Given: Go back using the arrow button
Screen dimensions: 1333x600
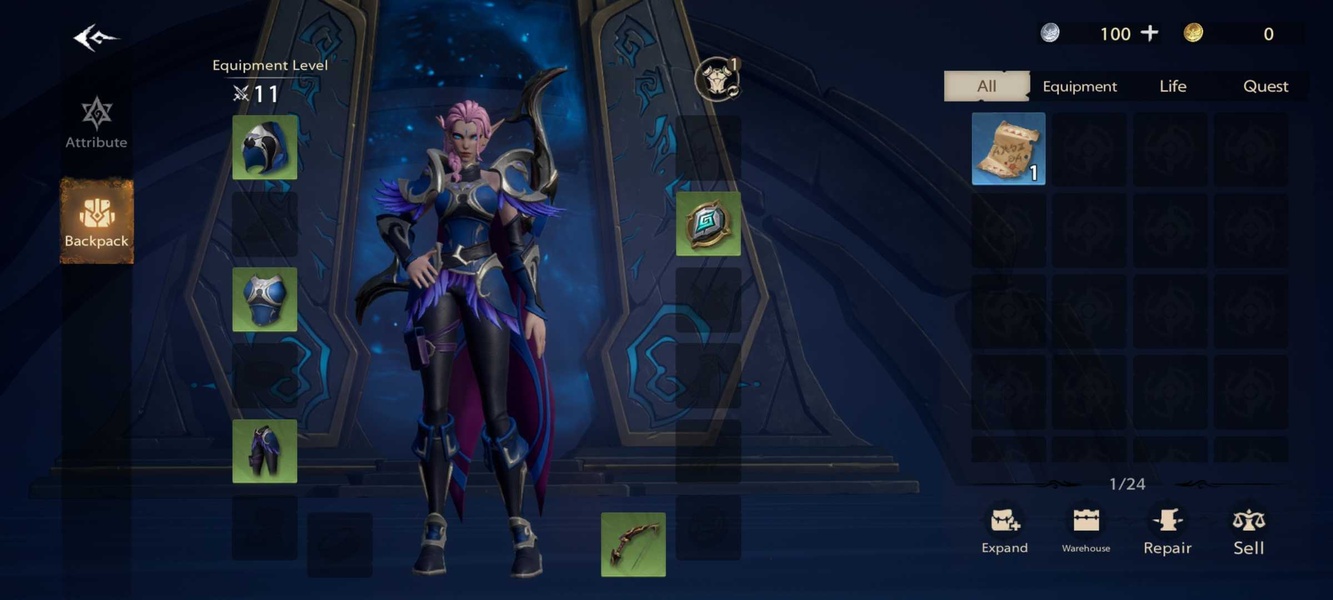Looking at the screenshot, I should coord(95,38).
